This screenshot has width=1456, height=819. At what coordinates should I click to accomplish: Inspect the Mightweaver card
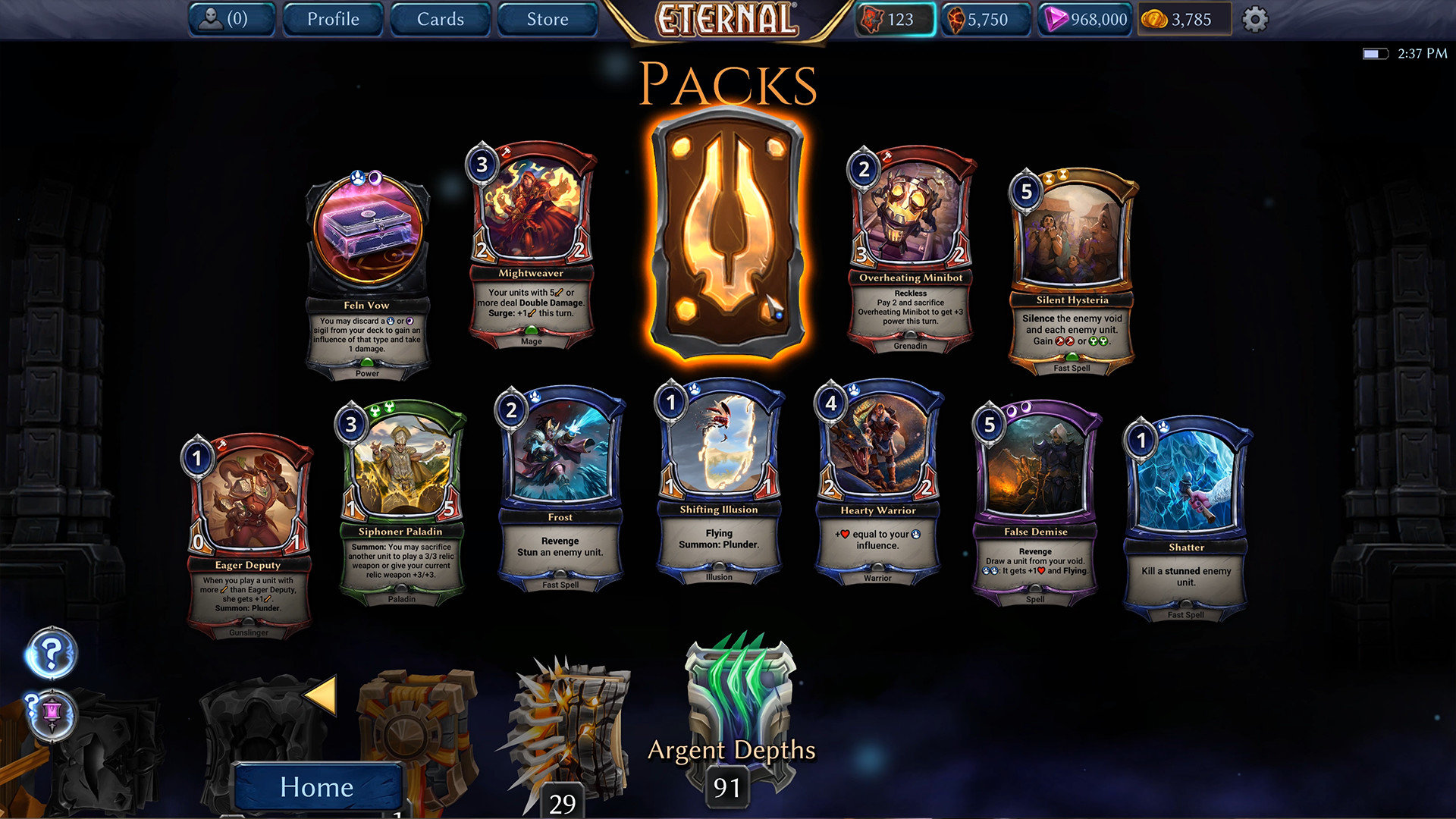pyautogui.click(x=531, y=244)
